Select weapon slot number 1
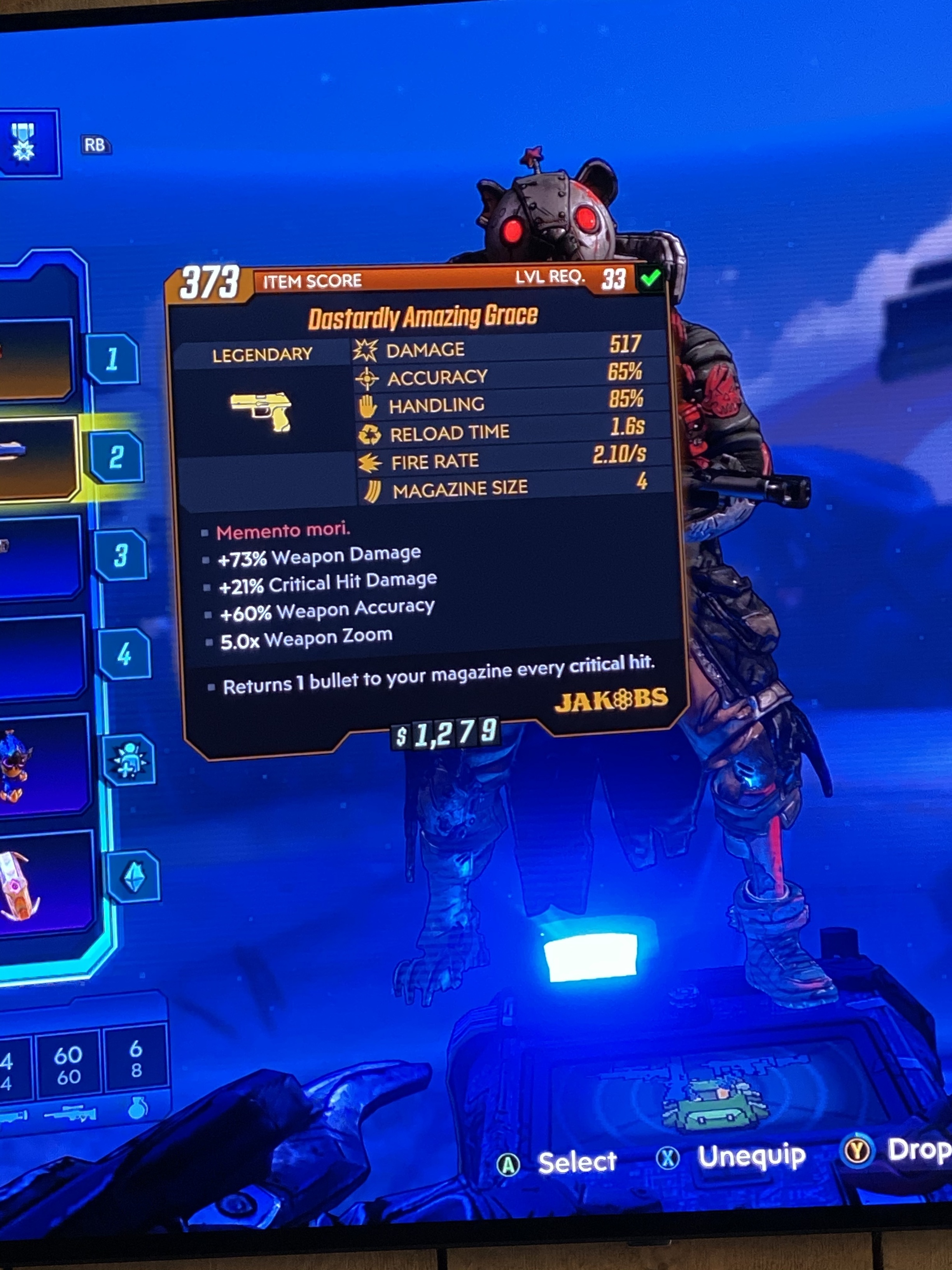The image size is (952, 1270). (x=112, y=360)
